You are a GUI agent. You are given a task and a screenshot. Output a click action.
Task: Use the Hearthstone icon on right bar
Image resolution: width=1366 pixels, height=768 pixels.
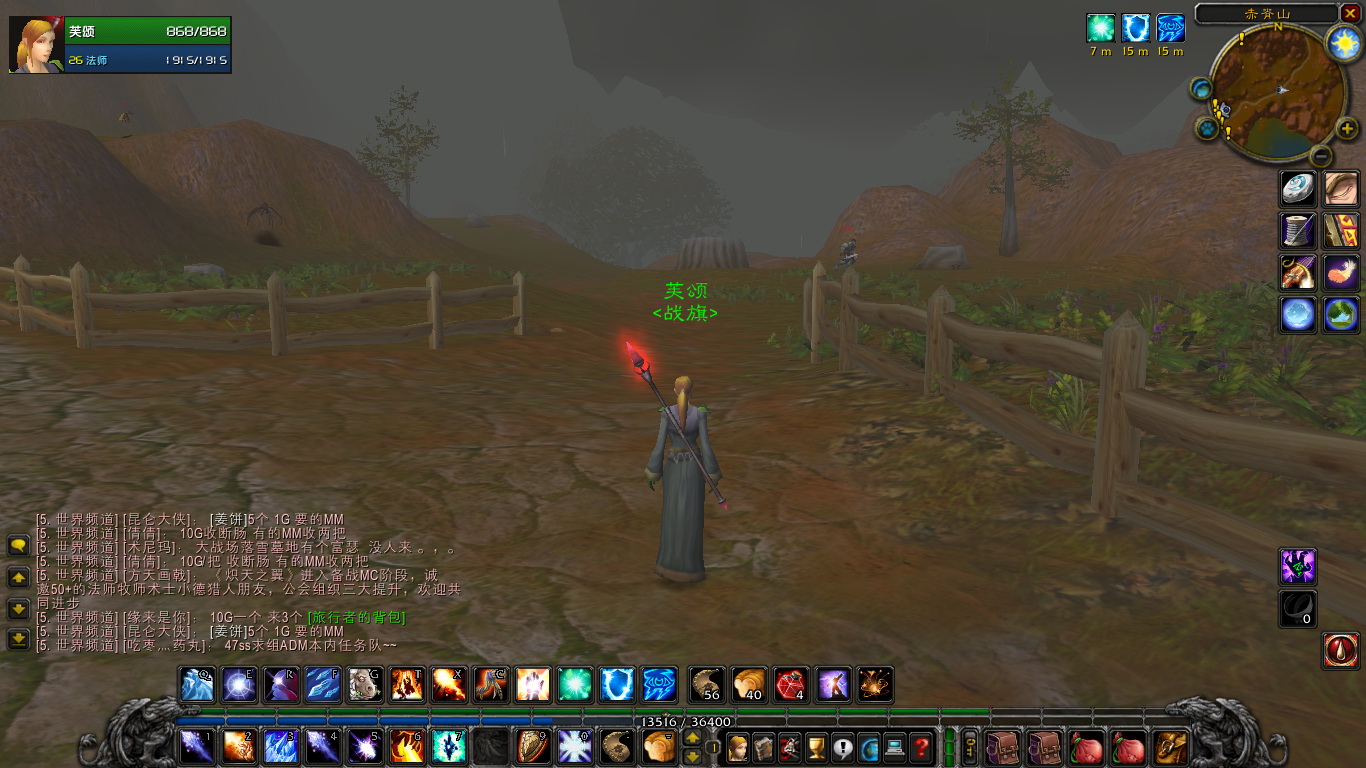pyautogui.click(x=1297, y=188)
